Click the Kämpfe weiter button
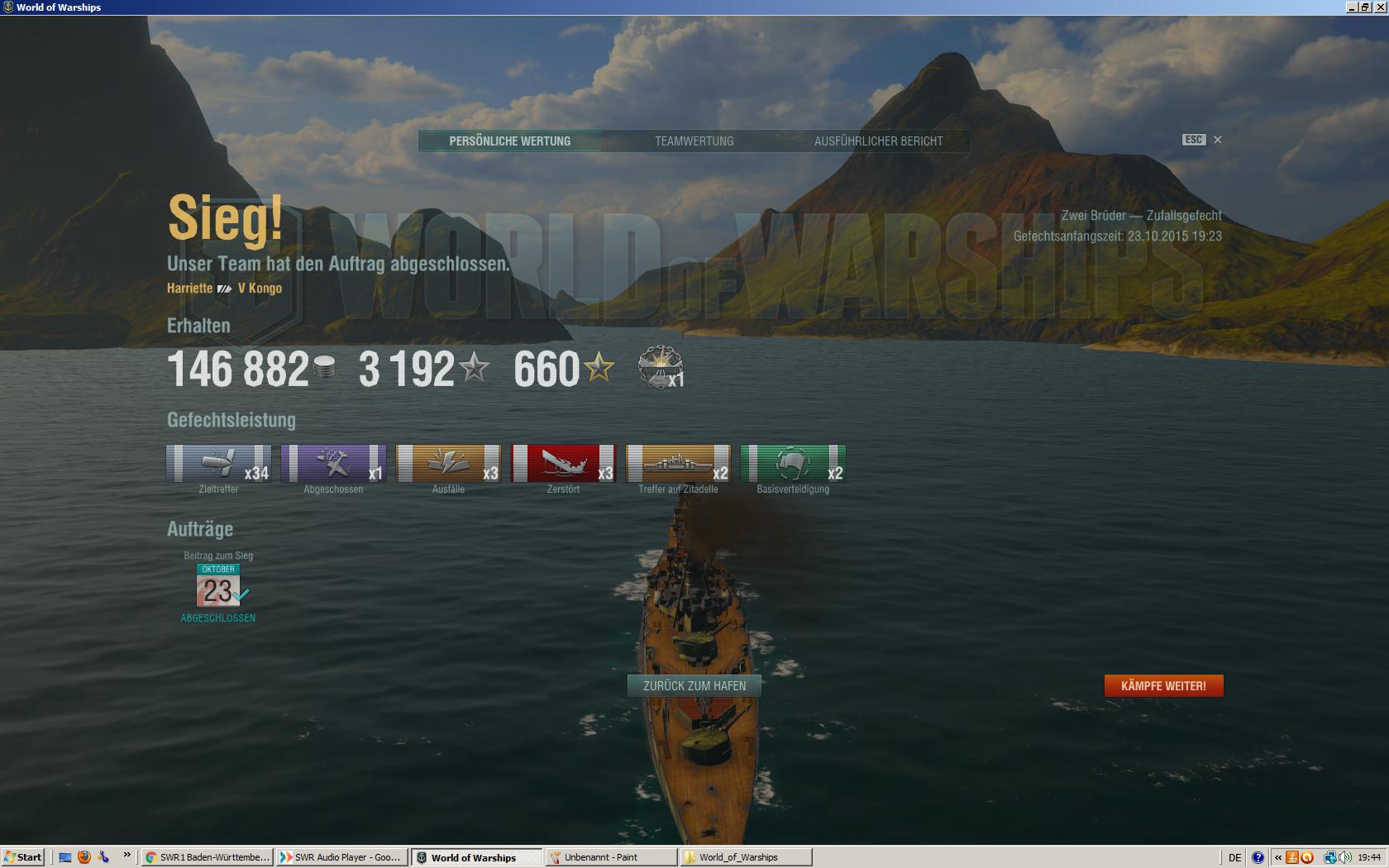 click(1164, 685)
